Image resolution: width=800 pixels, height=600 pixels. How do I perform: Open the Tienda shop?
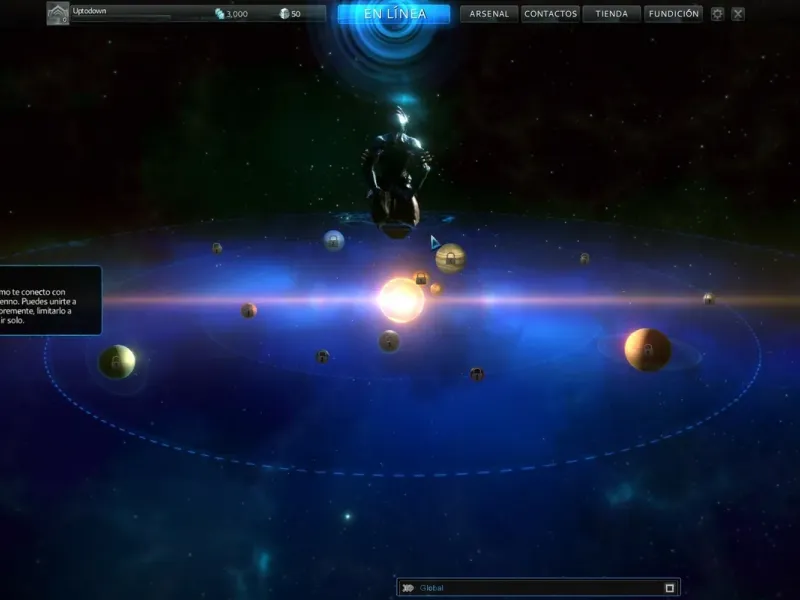click(611, 14)
